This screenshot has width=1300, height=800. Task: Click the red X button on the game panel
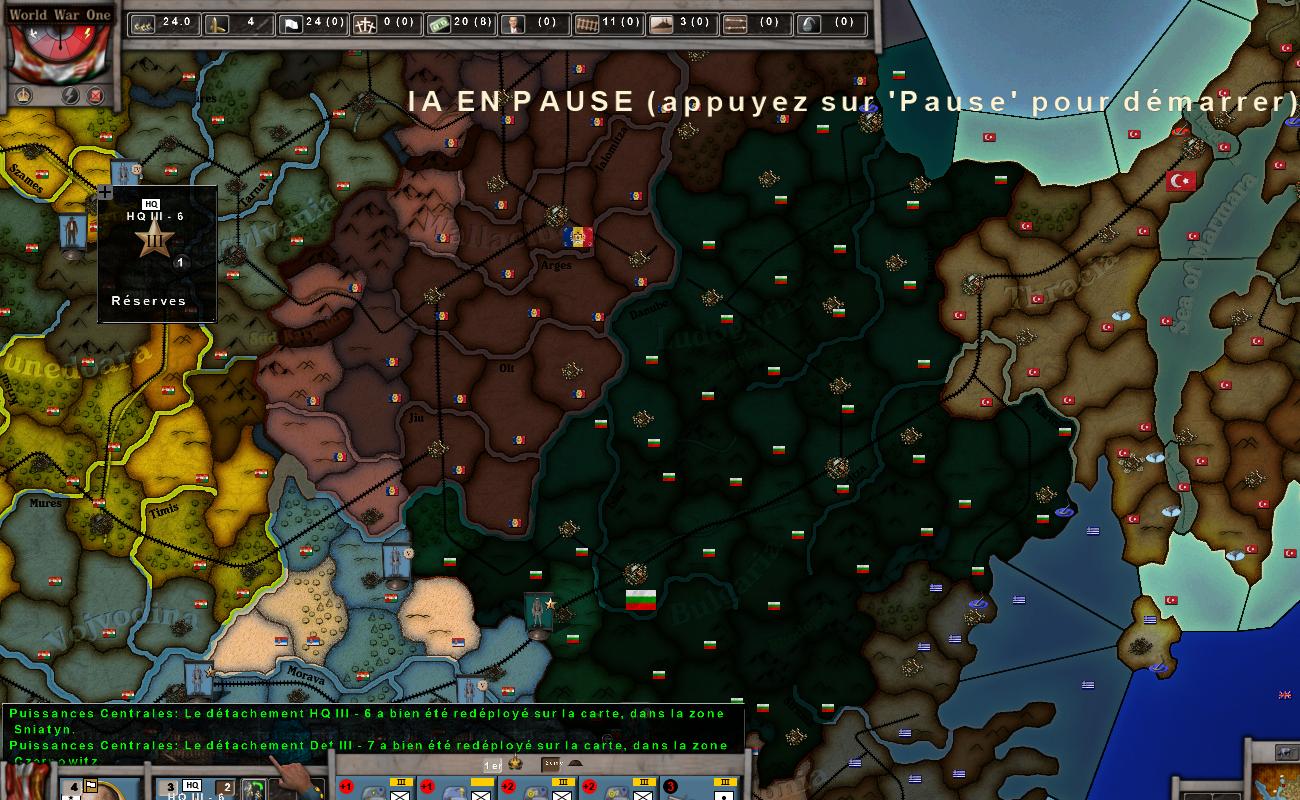(96, 95)
